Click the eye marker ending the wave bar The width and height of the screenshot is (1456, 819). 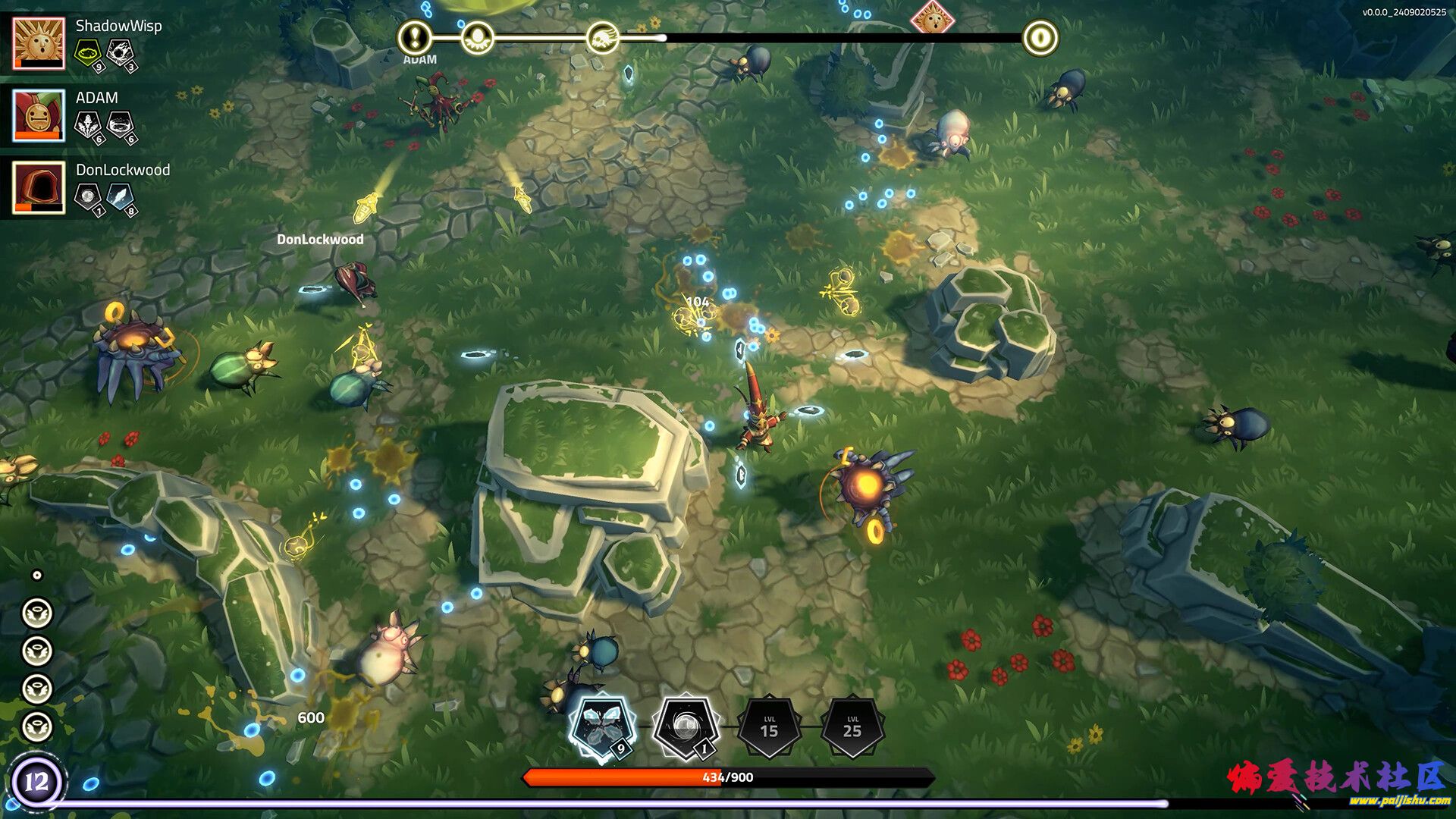click(1040, 36)
